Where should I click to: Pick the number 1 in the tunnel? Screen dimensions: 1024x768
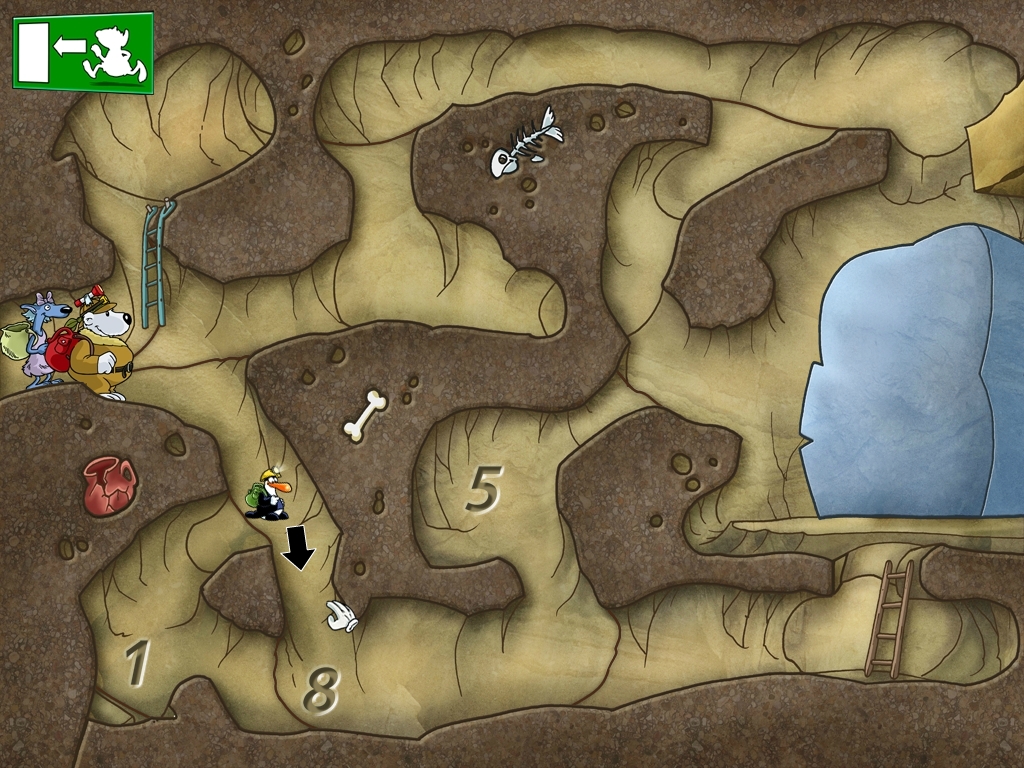(x=136, y=662)
